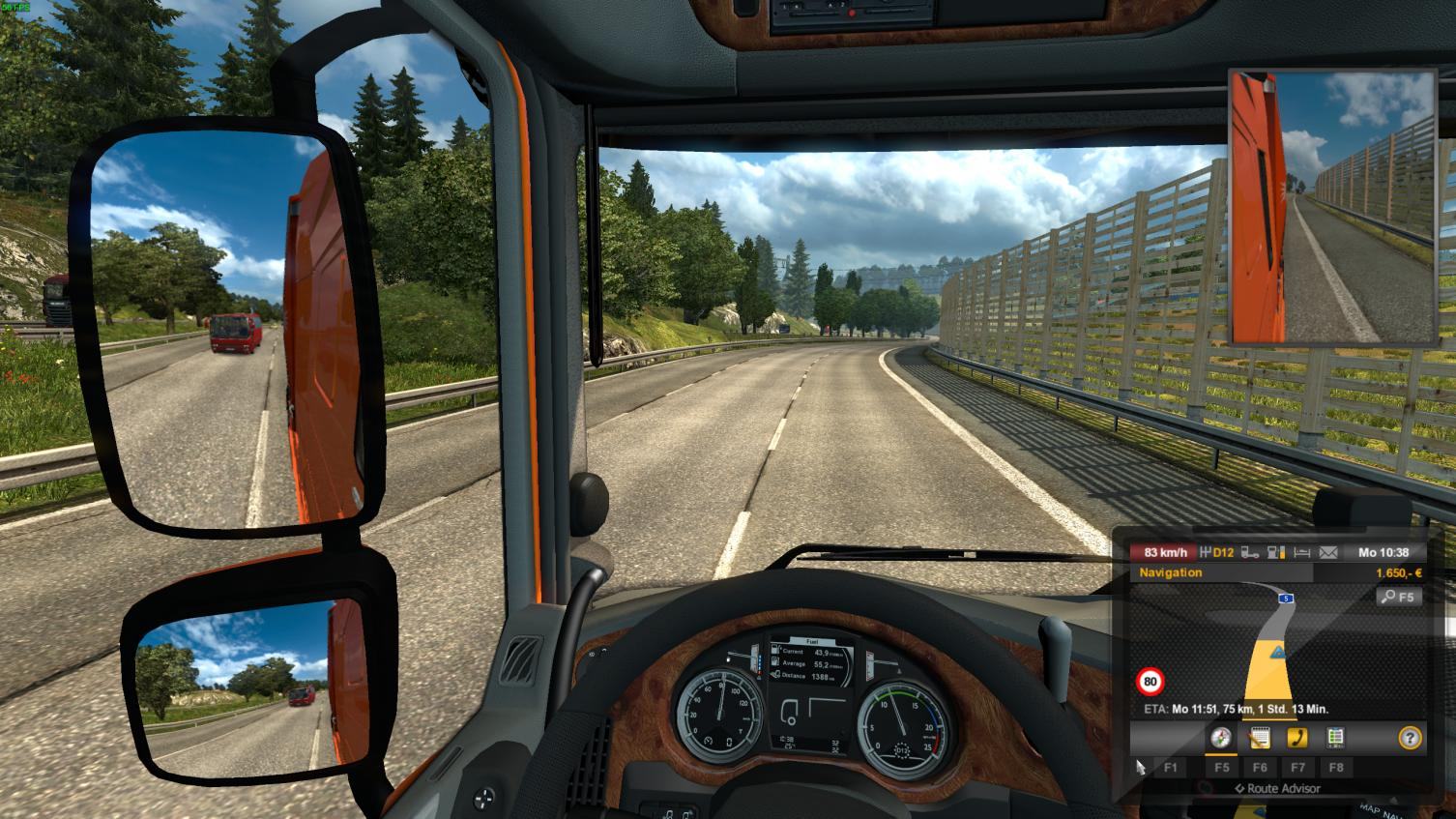Open the yellow phone tab
This screenshot has height=819, width=1456.
tap(1297, 738)
